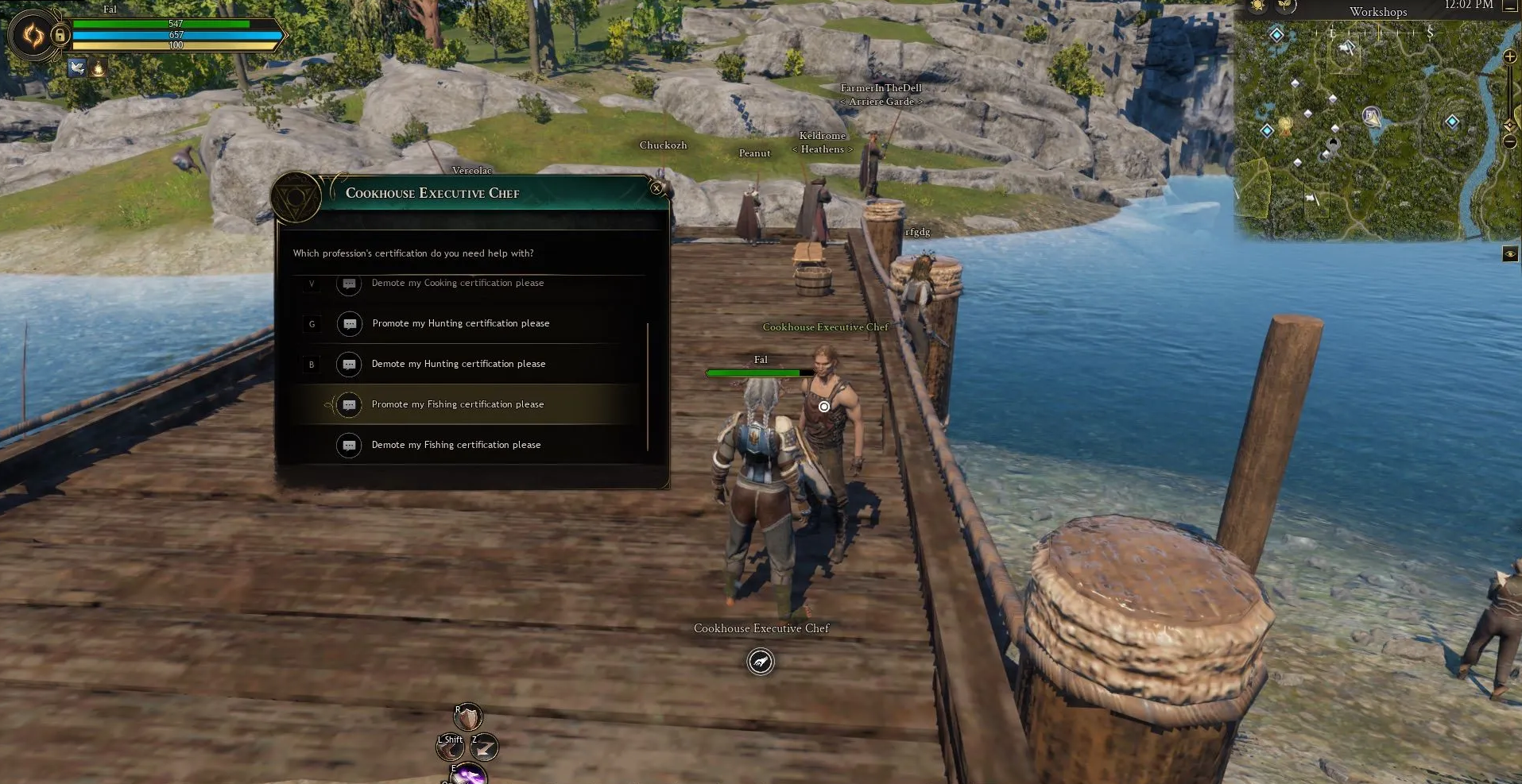1522x784 pixels.
Task: Choose "Promote my Fishing certification please"
Action: coord(458,404)
